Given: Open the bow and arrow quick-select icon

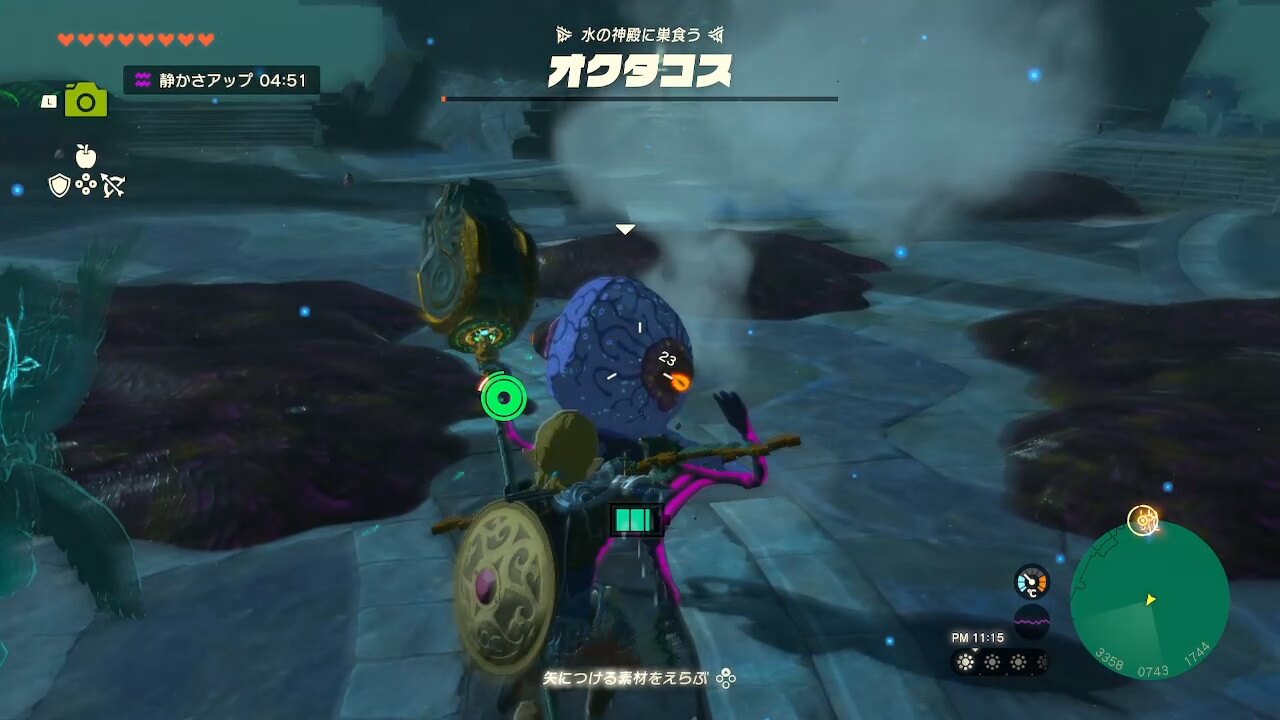Looking at the screenshot, I should (112, 185).
